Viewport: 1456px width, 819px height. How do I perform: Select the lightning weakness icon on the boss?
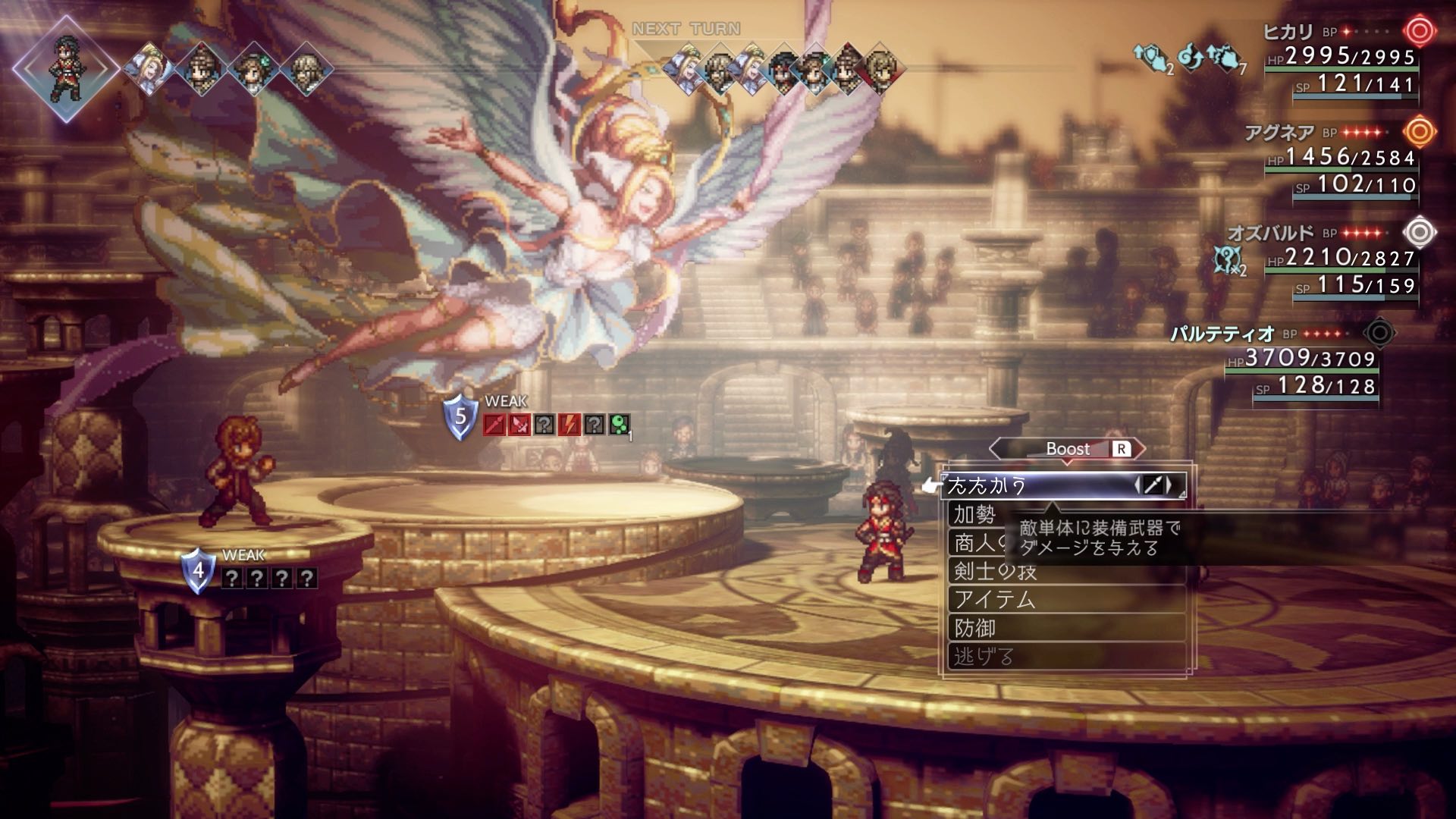point(570,425)
